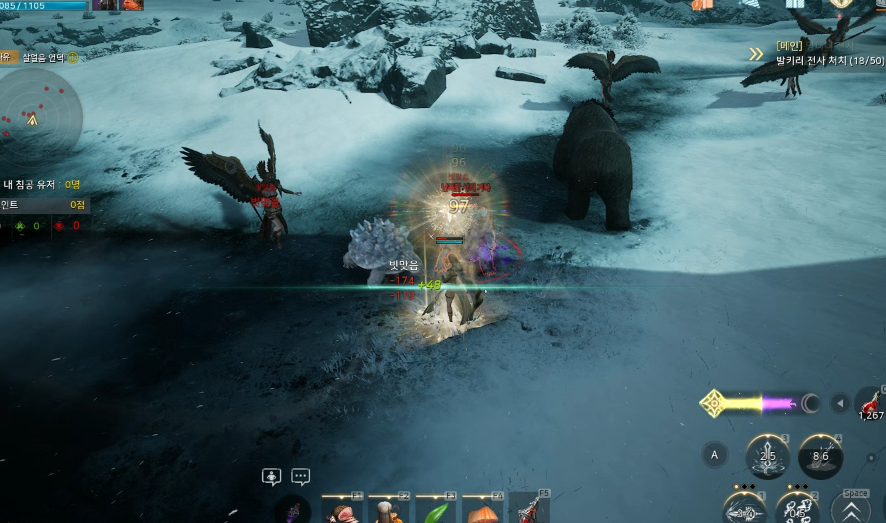
Task: Click the purple potion round slot
Action: pyautogui.click(x=293, y=510)
